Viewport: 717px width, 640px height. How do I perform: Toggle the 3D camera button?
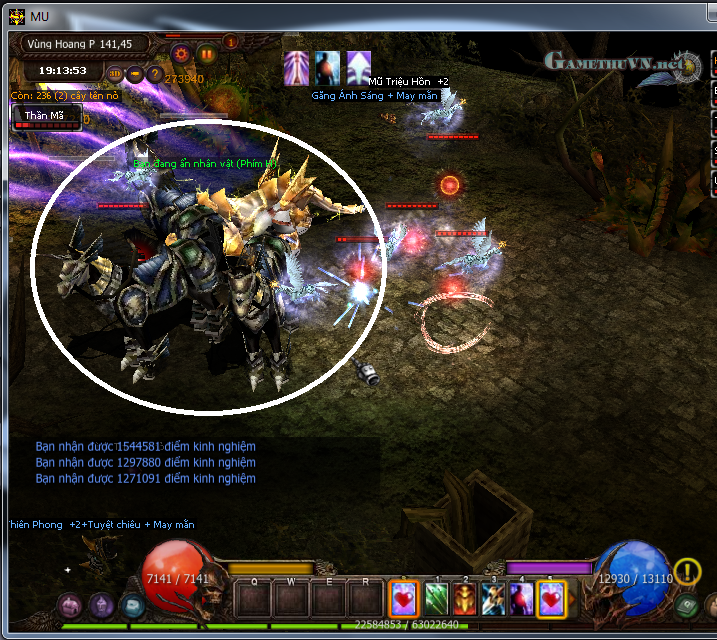pyautogui.click(x=115, y=73)
